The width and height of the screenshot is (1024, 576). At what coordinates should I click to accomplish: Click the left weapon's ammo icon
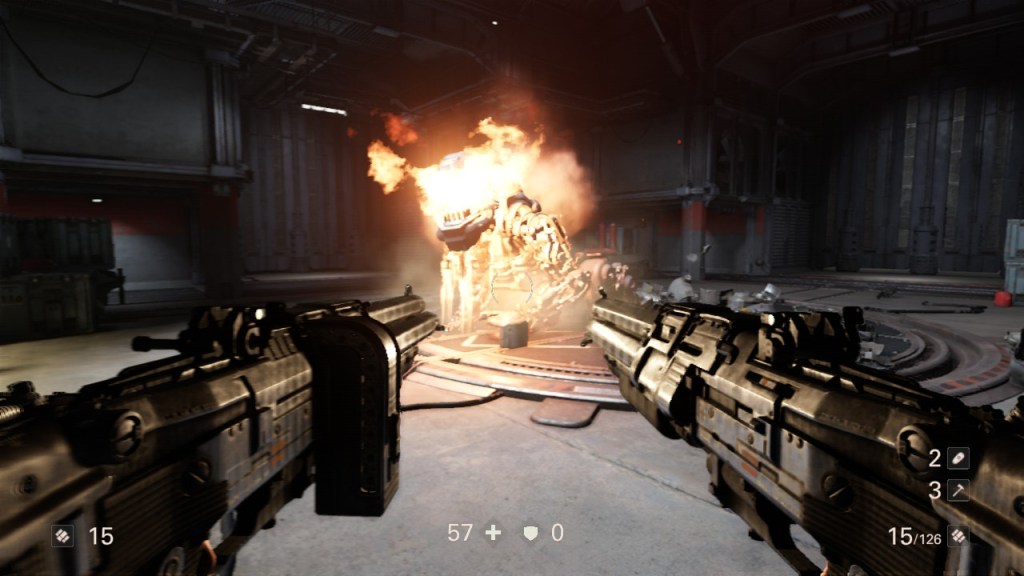[x=63, y=536]
